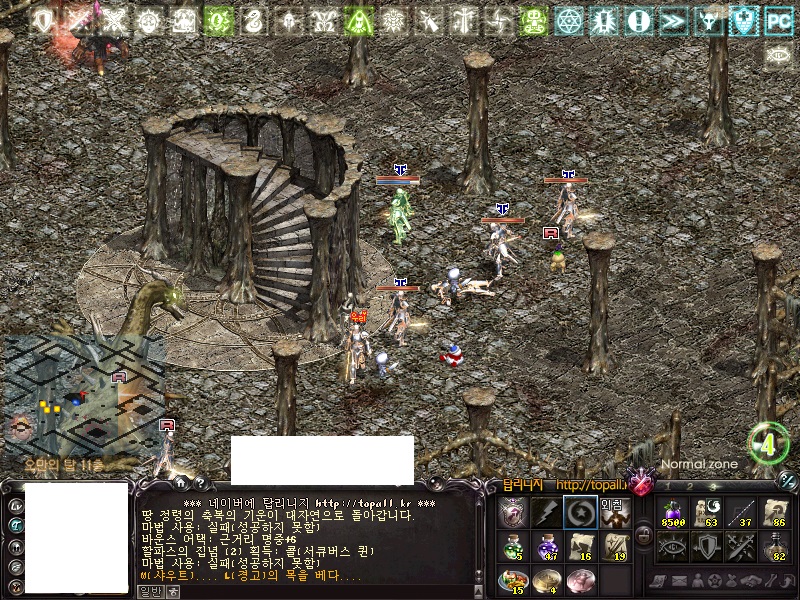The image size is (800, 600).
Task: Activate the shield icon in the quickbar
Action: (706, 546)
